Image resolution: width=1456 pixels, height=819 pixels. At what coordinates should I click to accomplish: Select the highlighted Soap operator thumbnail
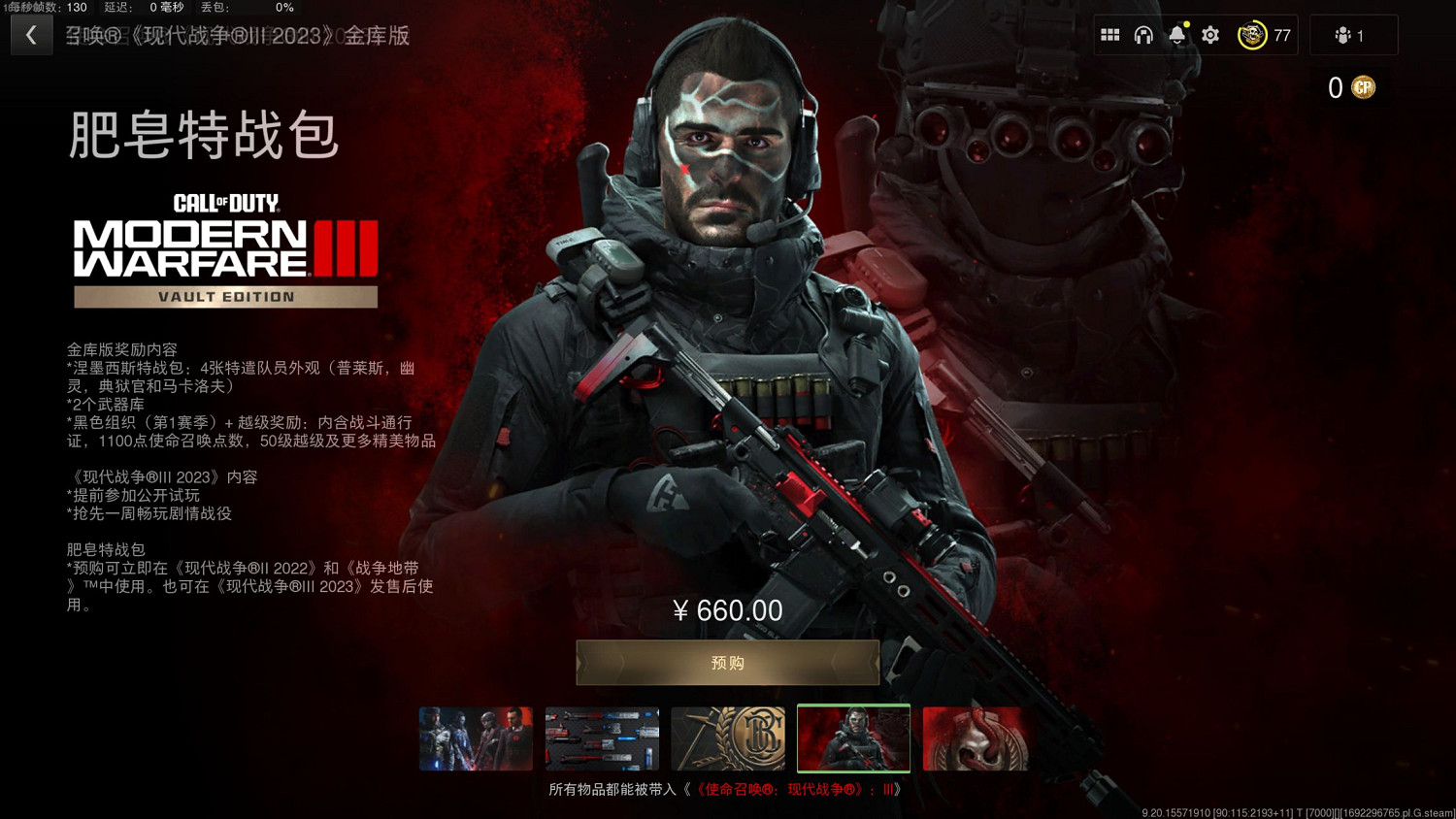pos(853,738)
